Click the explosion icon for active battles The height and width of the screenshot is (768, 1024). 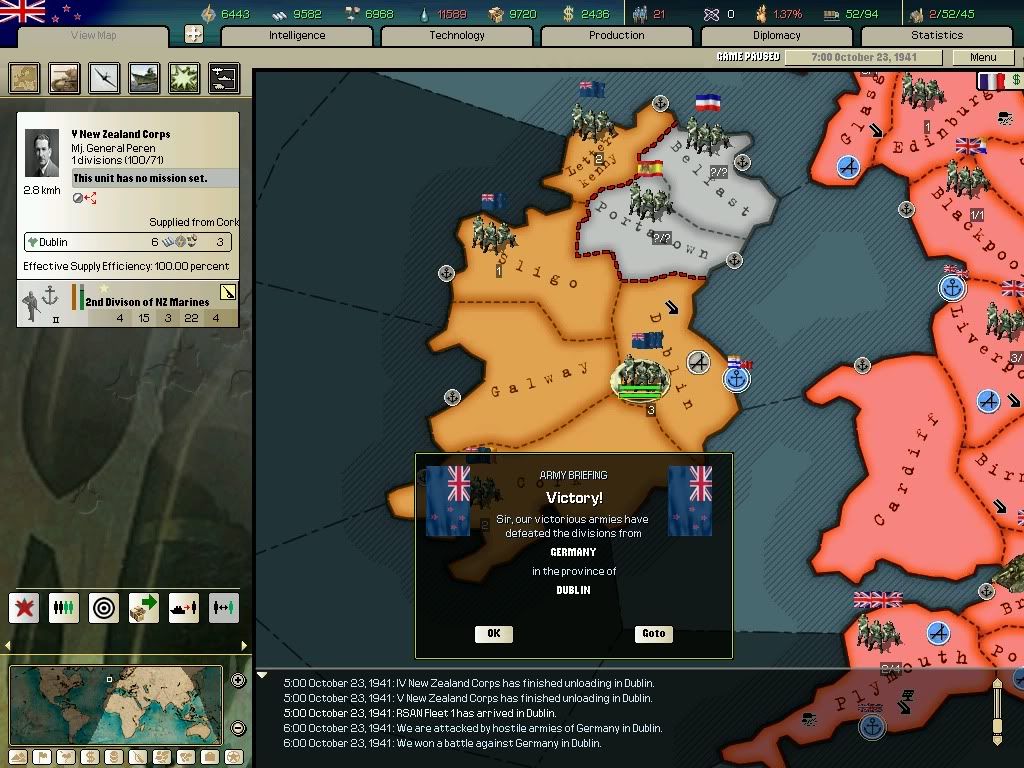point(184,78)
